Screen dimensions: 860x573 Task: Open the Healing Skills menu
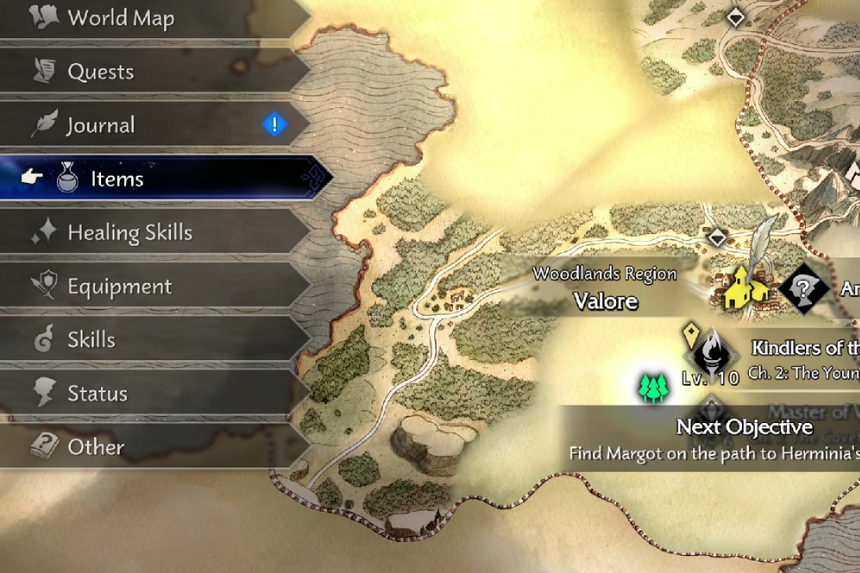pyautogui.click(x=129, y=233)
